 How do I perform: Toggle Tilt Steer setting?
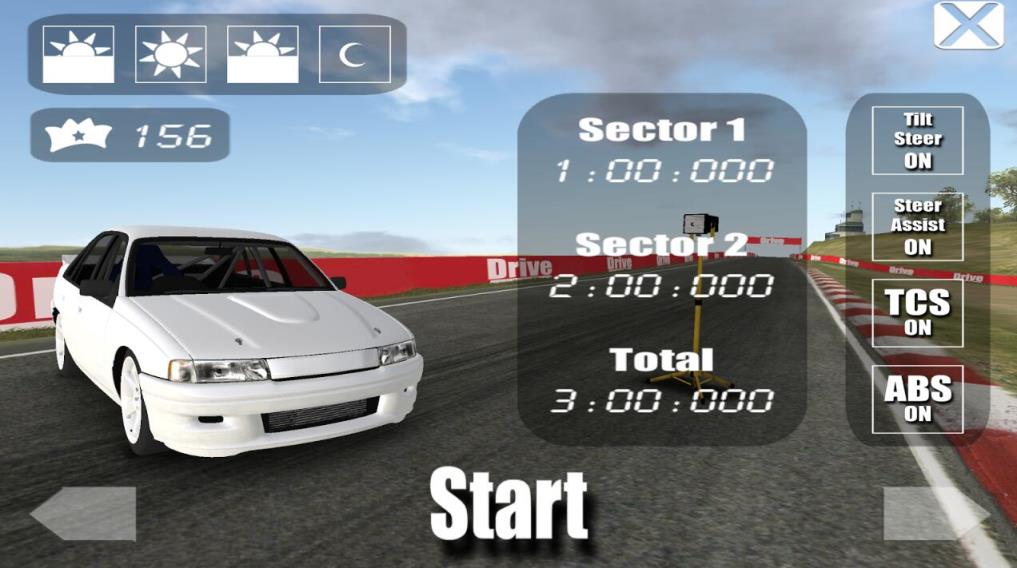[x=917, y=141]
